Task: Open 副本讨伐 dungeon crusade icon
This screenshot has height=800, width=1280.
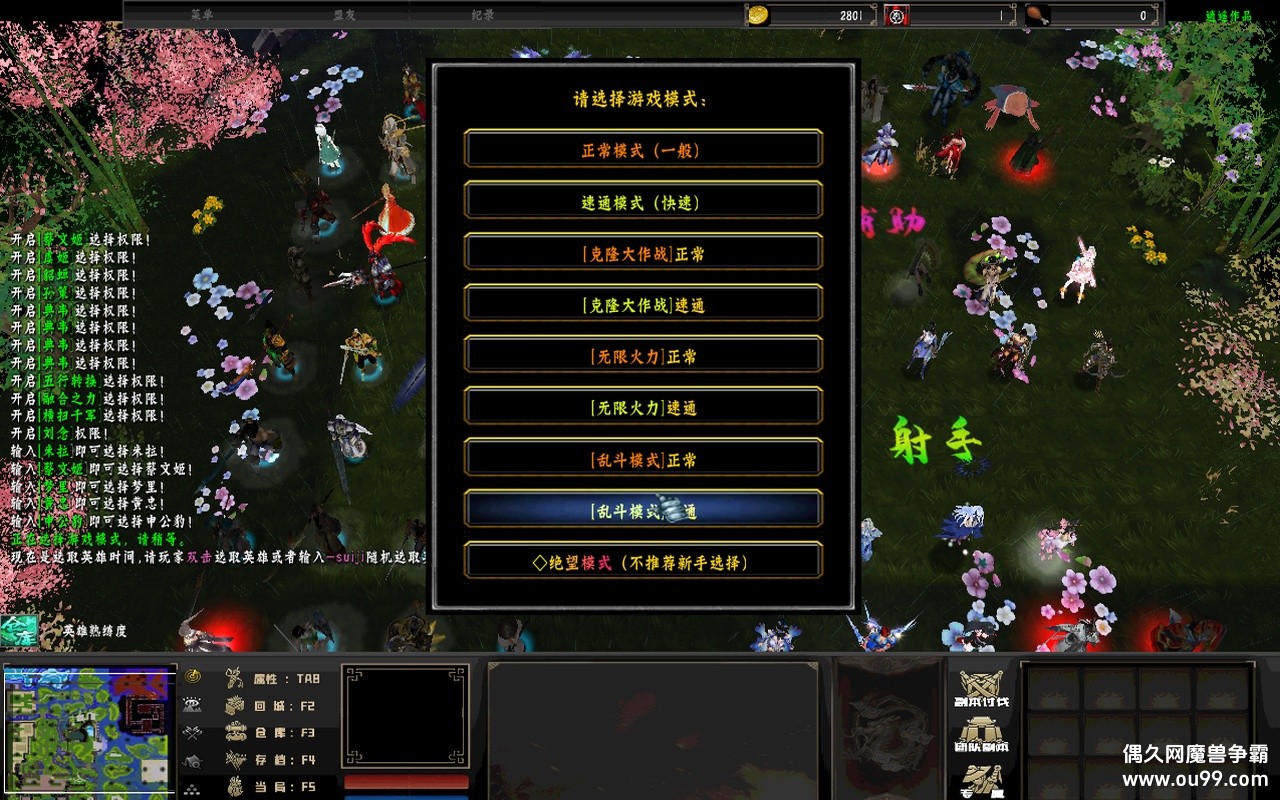Action: (983, 686)
